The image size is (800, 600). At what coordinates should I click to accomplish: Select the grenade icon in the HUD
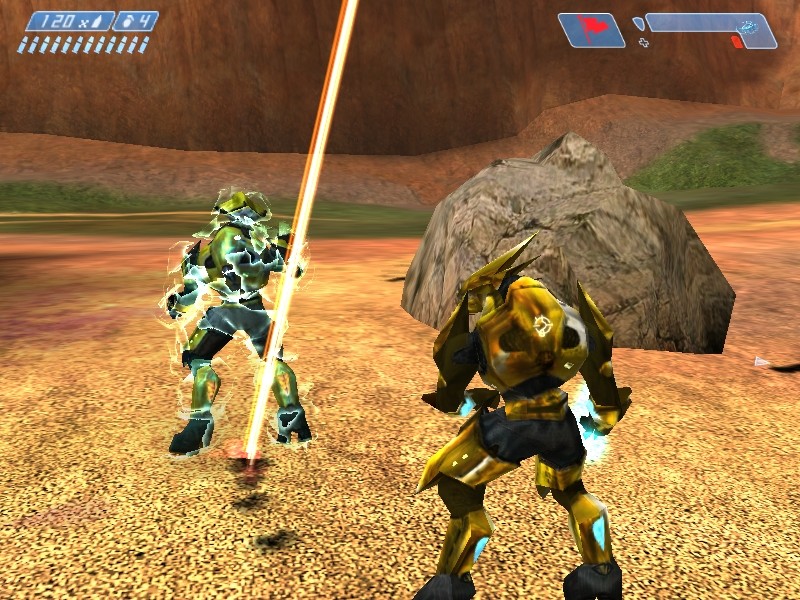126,21
